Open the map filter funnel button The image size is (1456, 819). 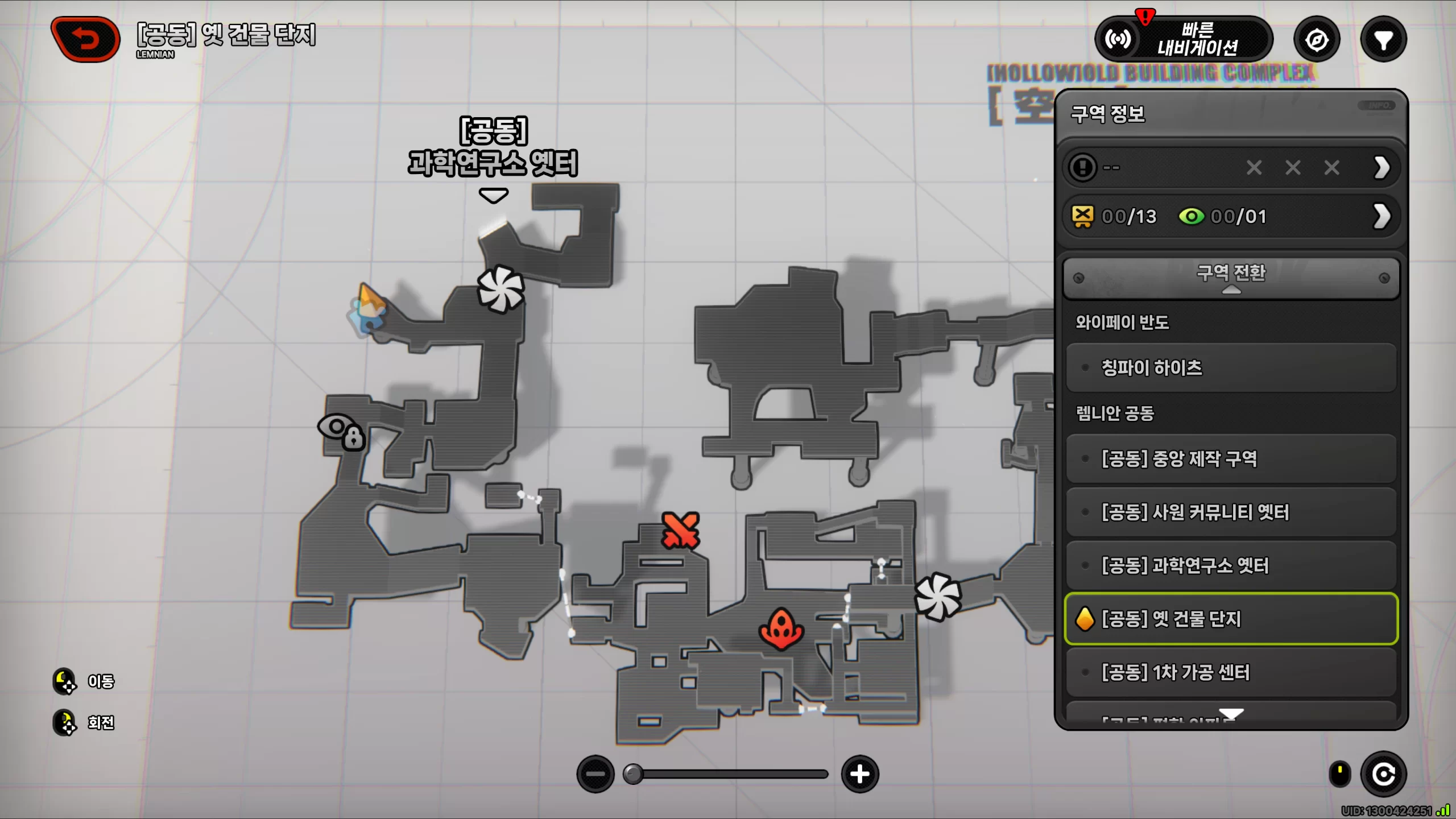(1383, 40)
